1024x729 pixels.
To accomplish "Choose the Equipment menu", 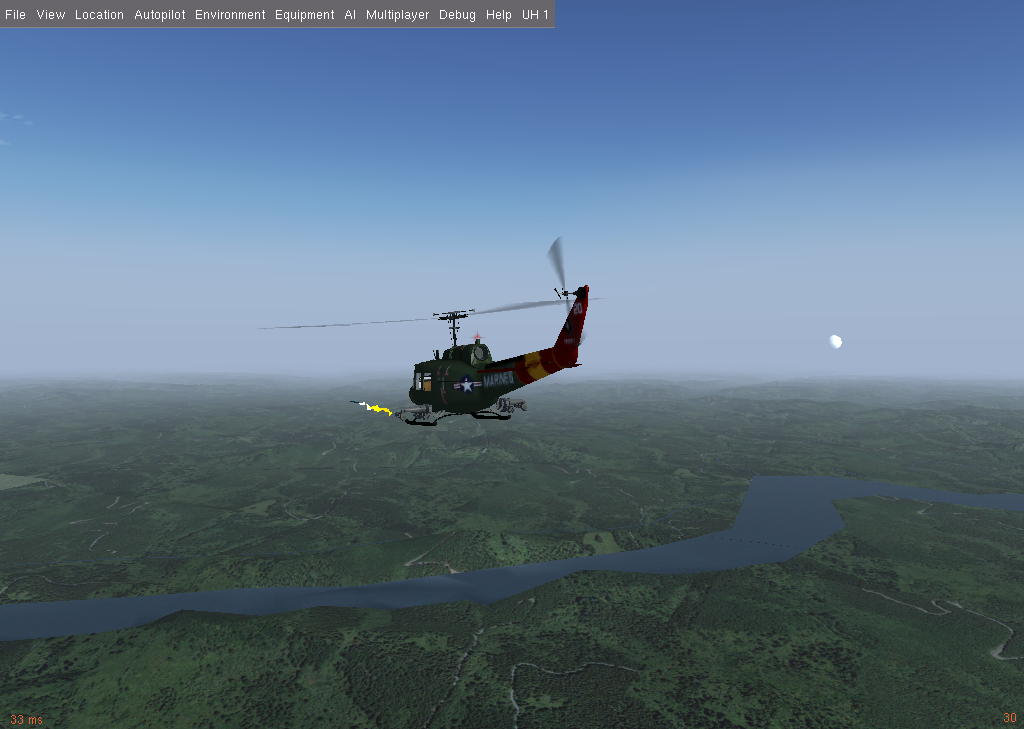I will [x=304, y=15].
